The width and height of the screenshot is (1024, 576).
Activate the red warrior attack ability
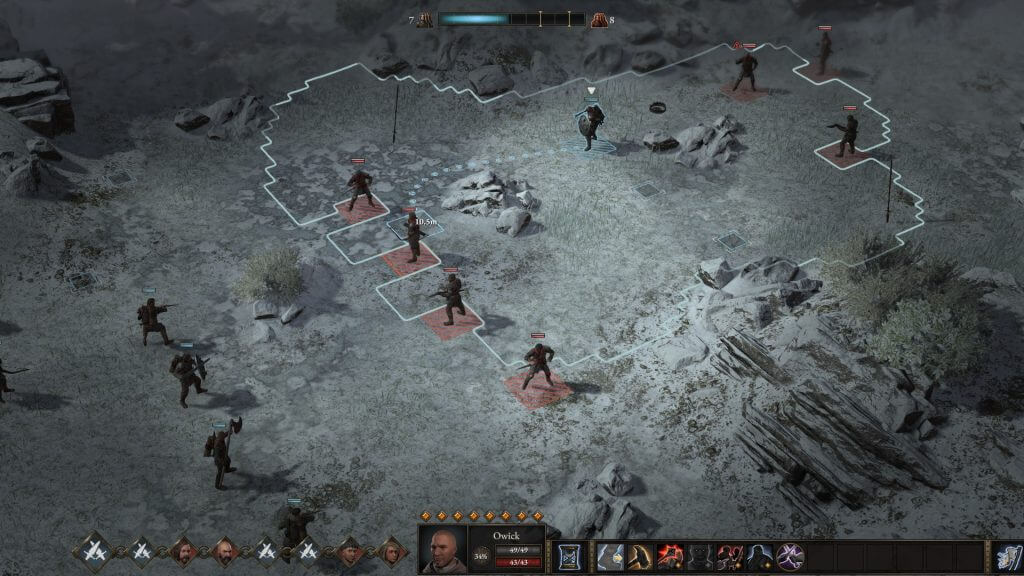730,557
